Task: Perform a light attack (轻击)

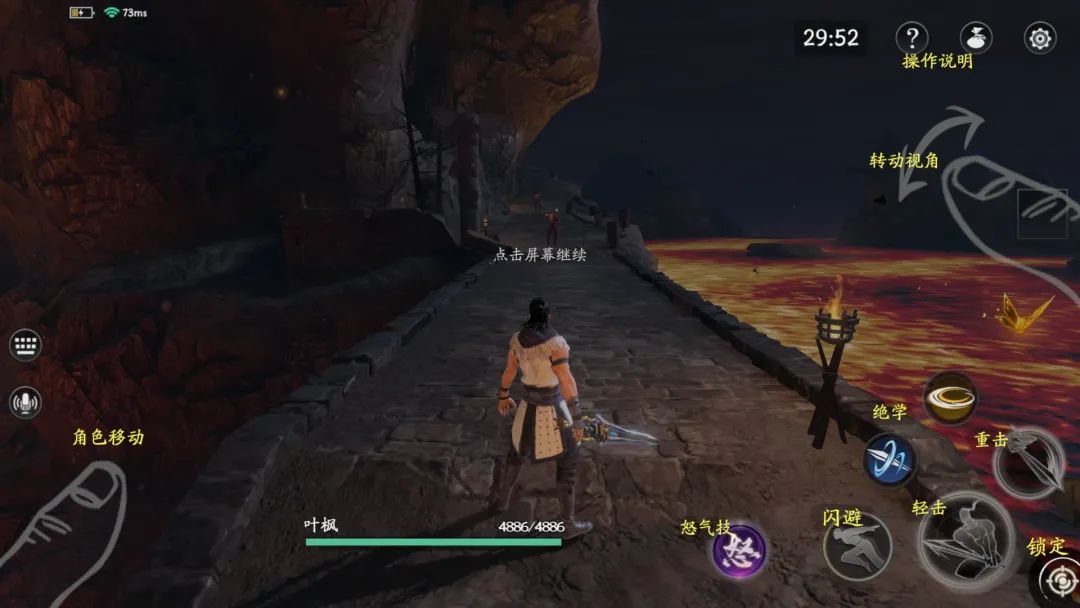Action: pos(966,542)
